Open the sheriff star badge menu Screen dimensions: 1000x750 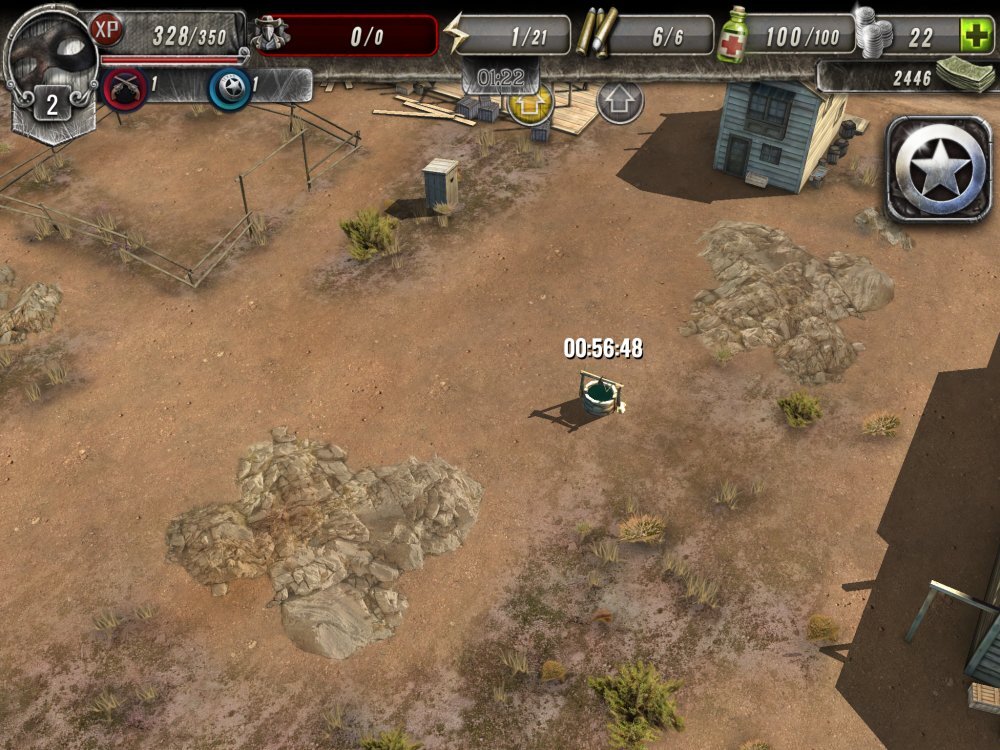pyautogui.click(x=937, y=169)
